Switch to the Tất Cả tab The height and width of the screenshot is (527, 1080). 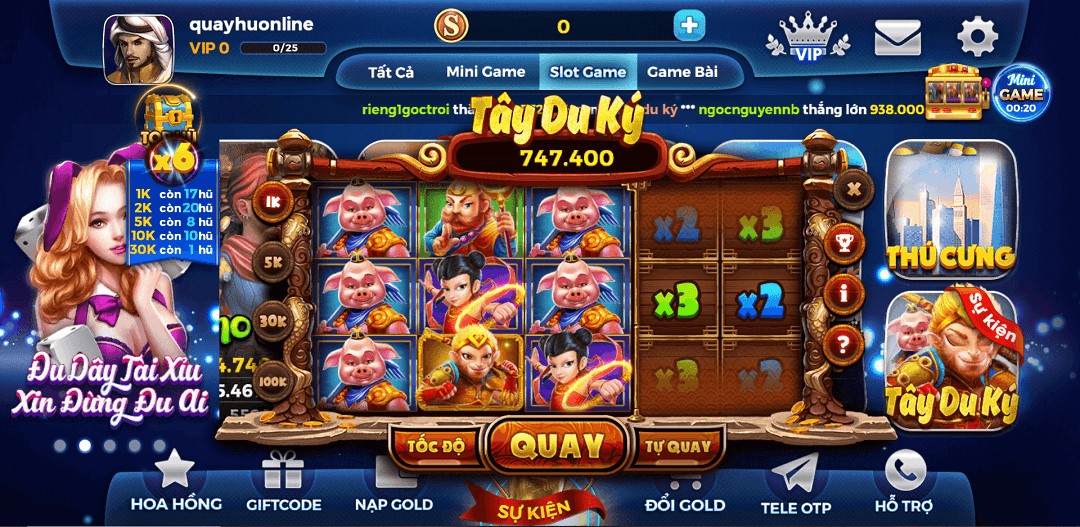coord(391,72)
